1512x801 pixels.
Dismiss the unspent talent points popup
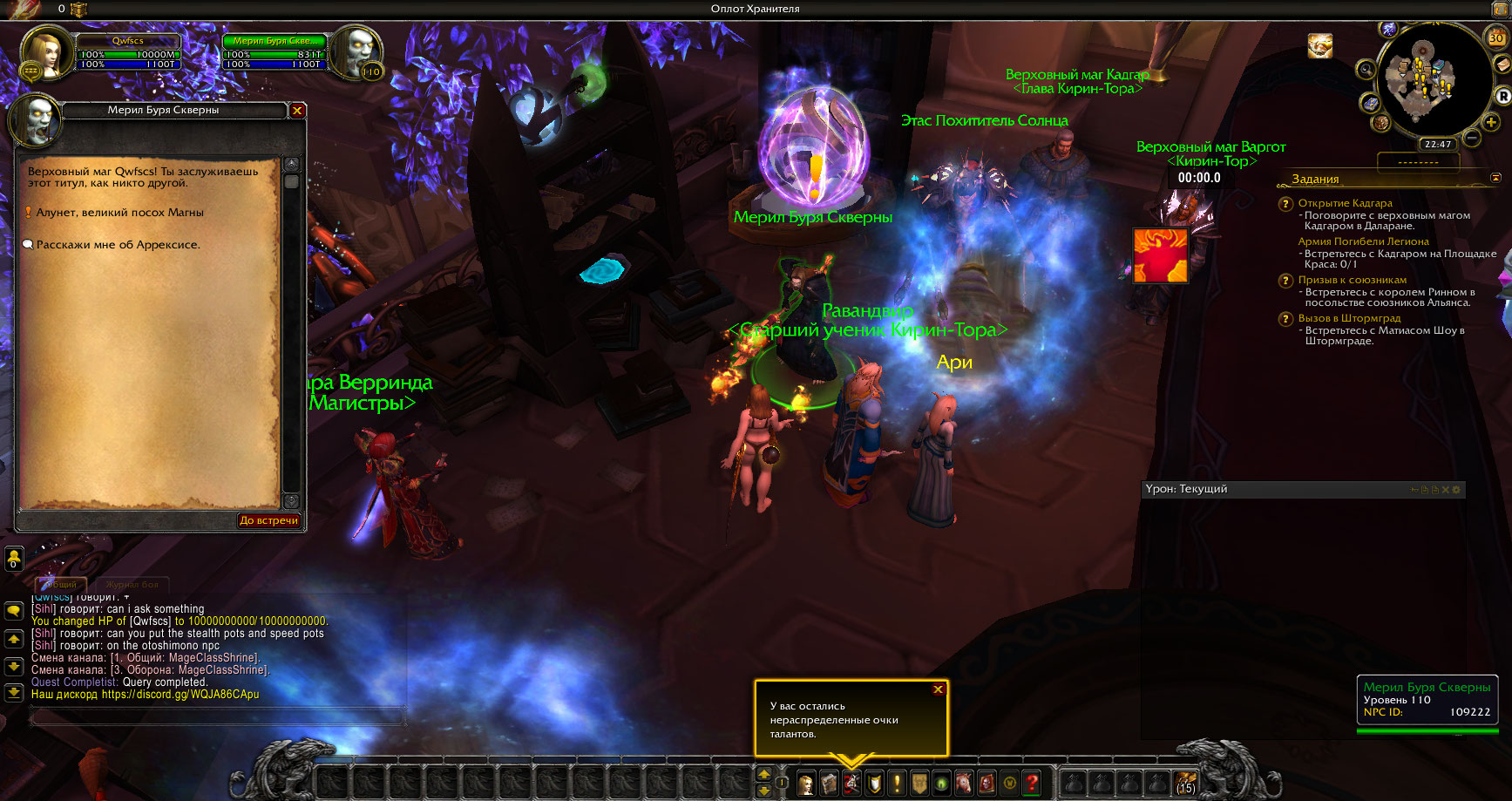pos(938,689)
